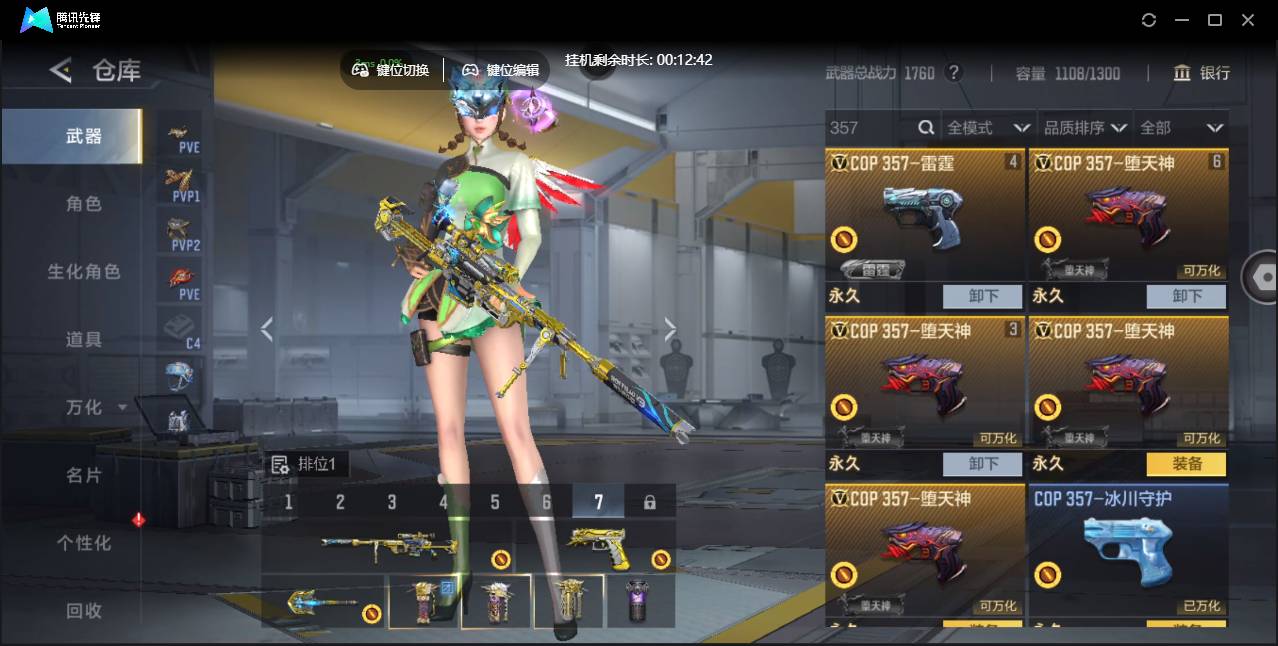The height and width of the screenshot is (646, 1278).
Task: Open 键位编辑 key mapping editor
Action: pos(501,70)
